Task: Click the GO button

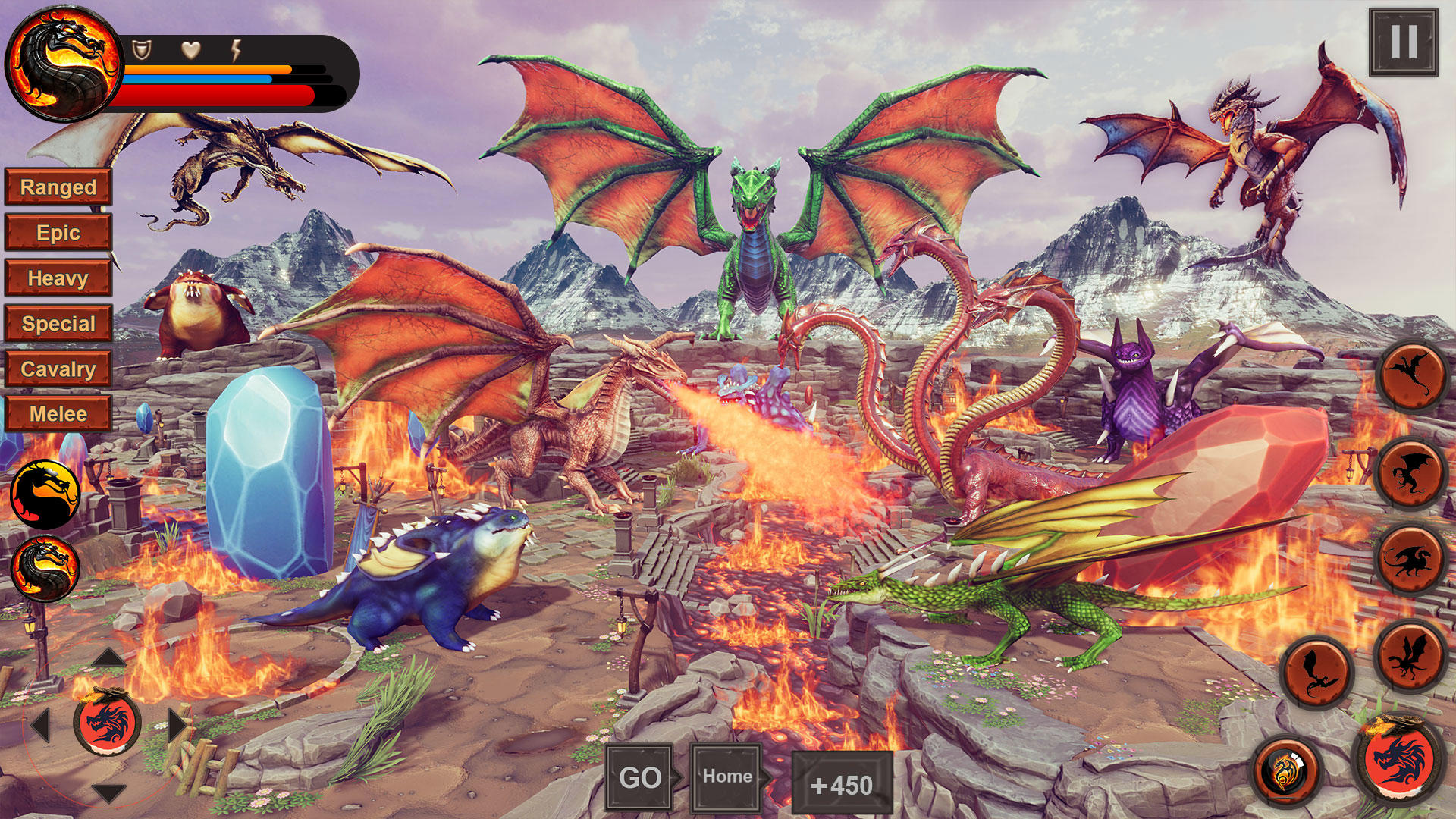Action: click(639, 778)
